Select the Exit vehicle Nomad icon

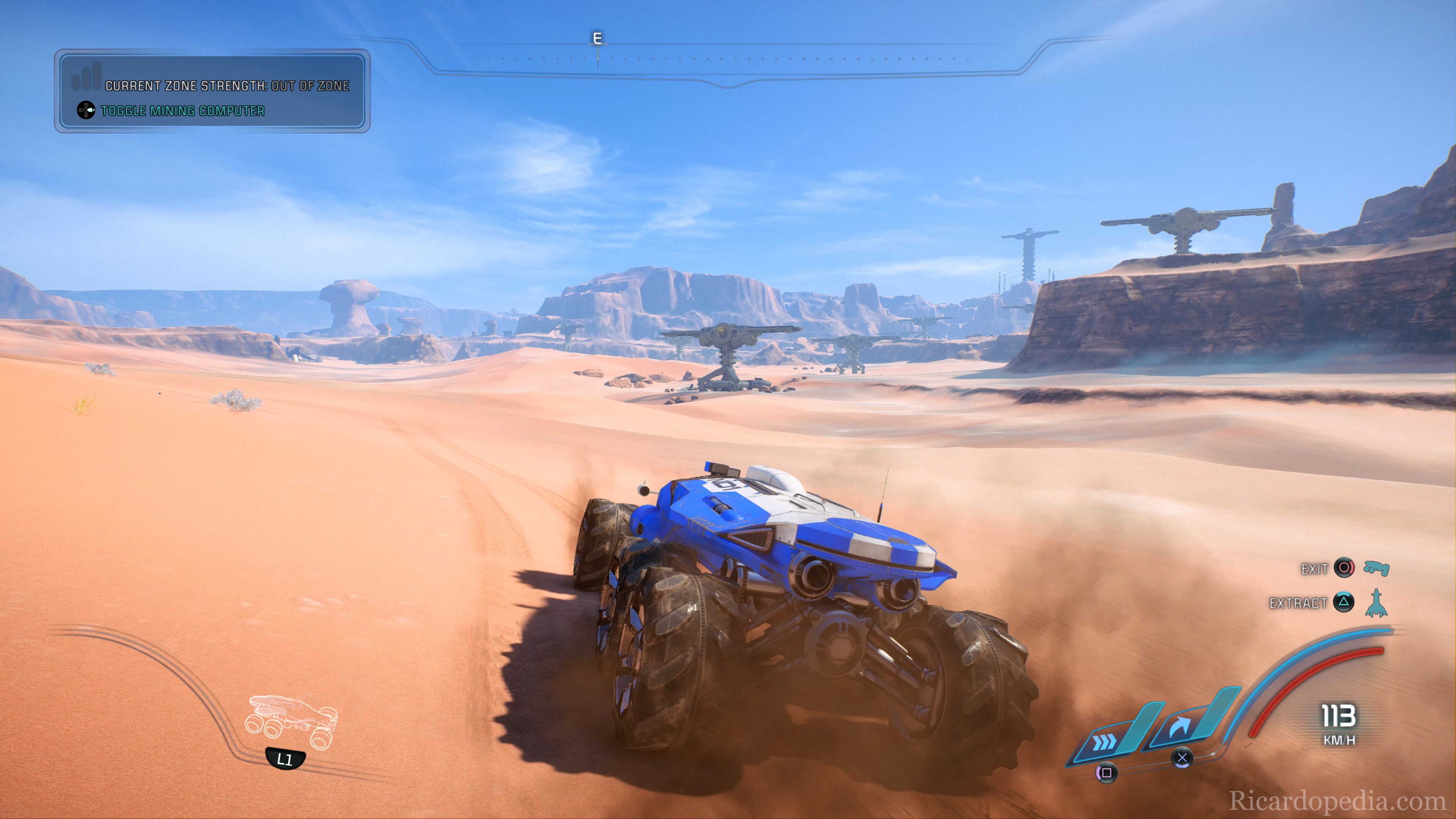tap(1376, 568)
